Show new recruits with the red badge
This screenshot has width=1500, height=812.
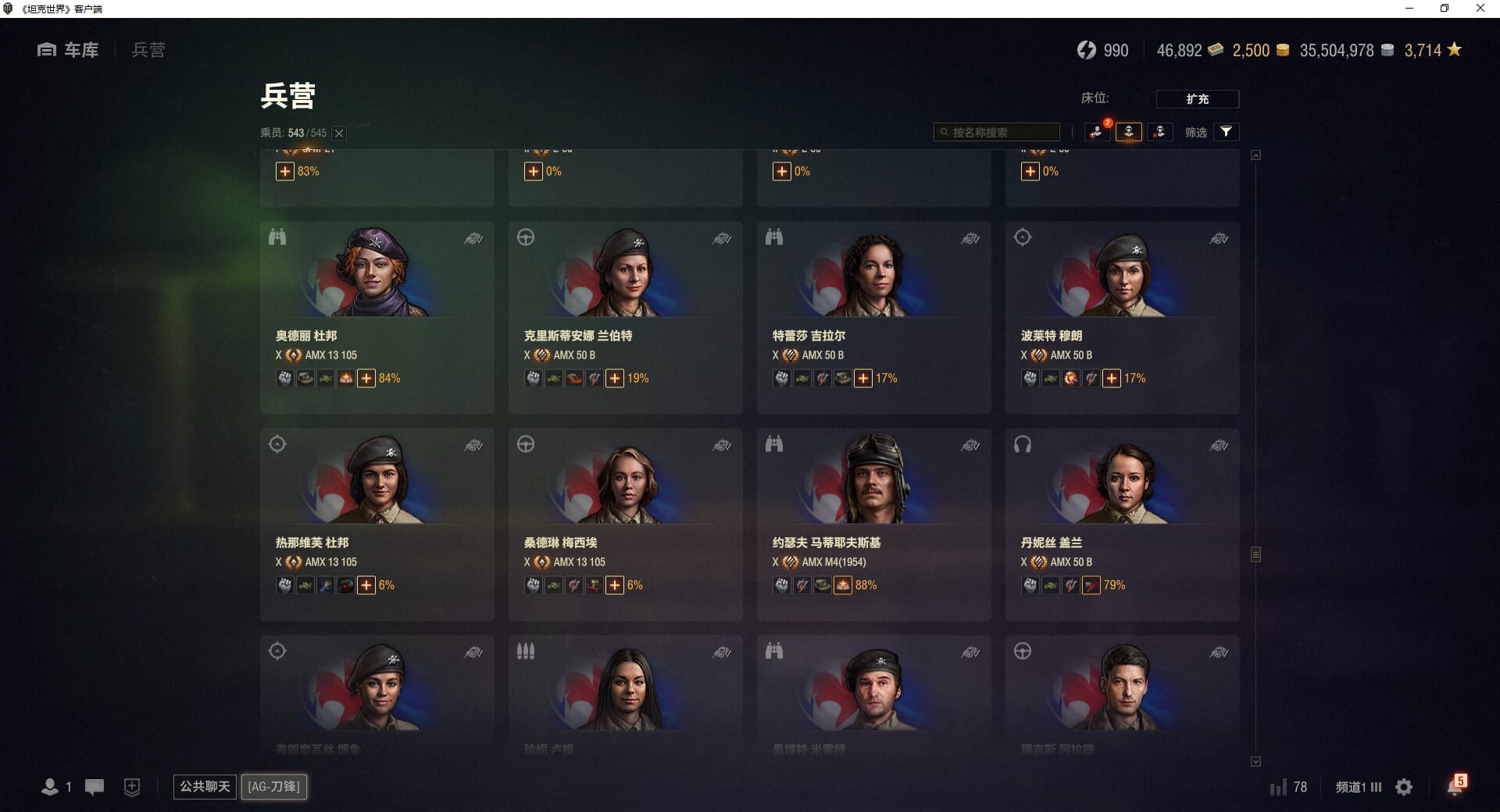tap(1097, 132)
